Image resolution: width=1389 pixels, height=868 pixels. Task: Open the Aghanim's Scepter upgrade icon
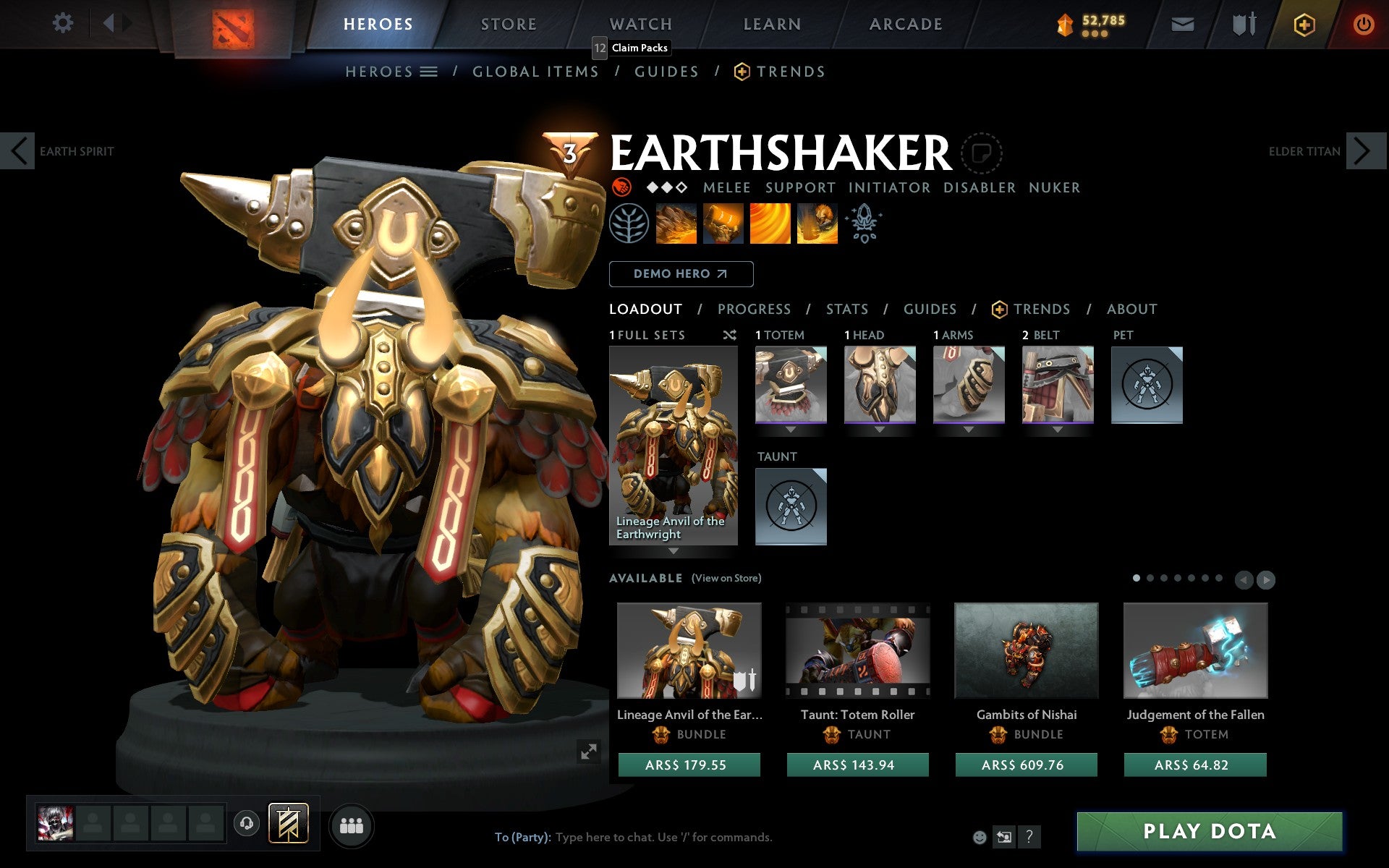865,224
